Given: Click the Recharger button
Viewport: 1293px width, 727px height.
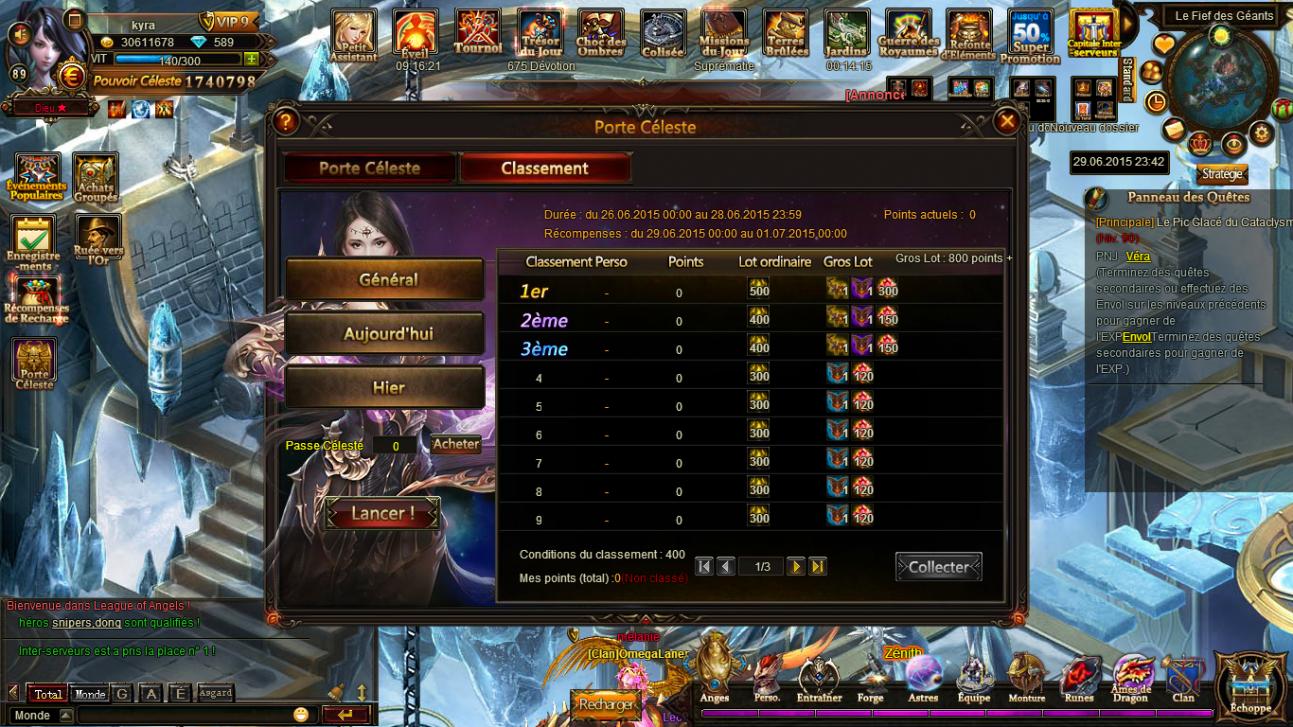Looking at the screenshot, I should pyautogui.click(x=605, y=704).
